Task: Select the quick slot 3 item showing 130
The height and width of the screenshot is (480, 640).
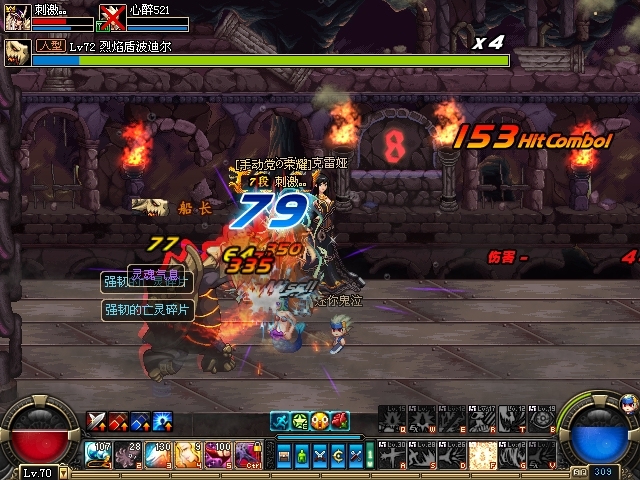Action: [x=158, y=455]
